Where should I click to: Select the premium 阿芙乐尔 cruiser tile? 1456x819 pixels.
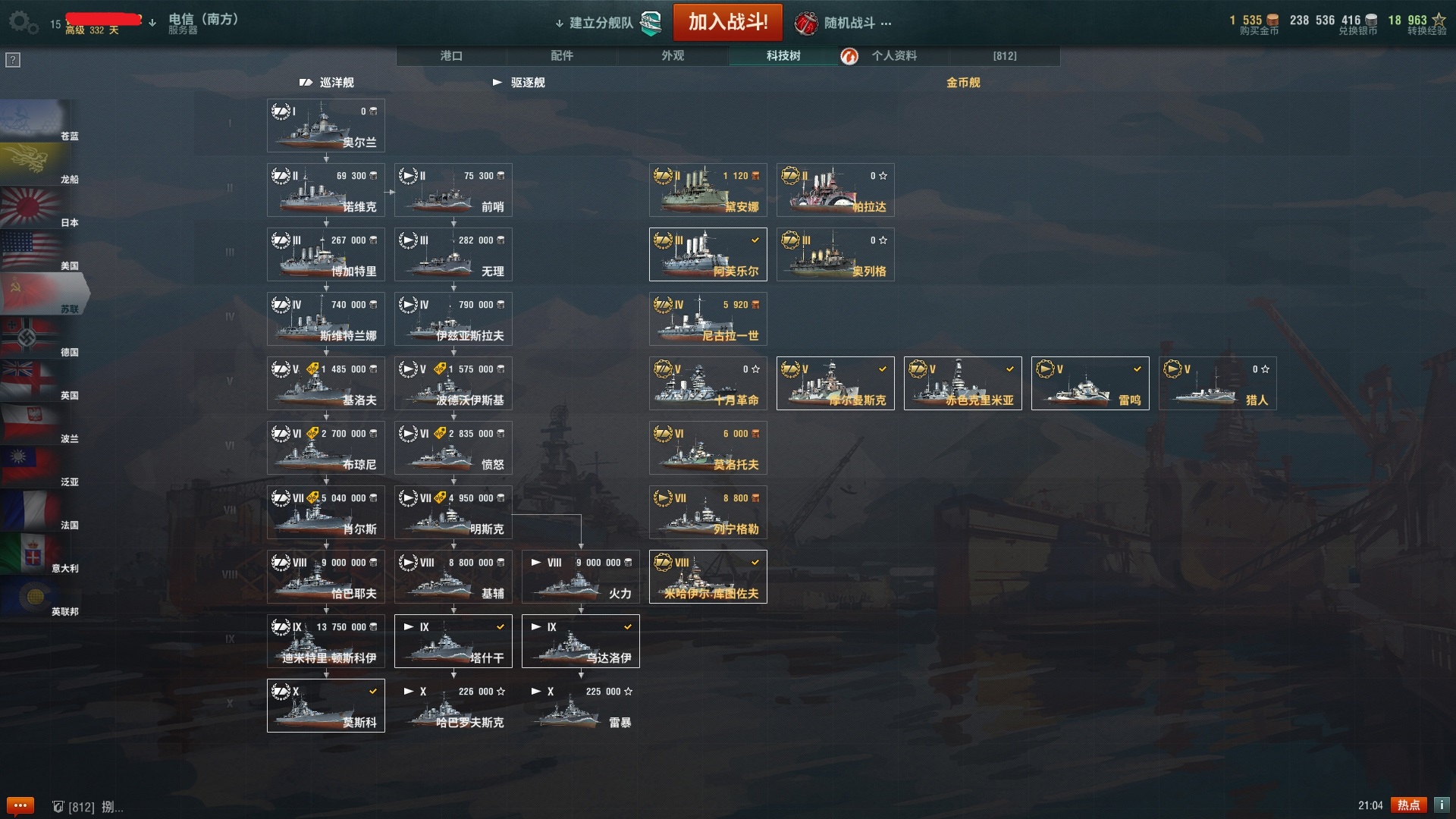(x=708, y=255)
